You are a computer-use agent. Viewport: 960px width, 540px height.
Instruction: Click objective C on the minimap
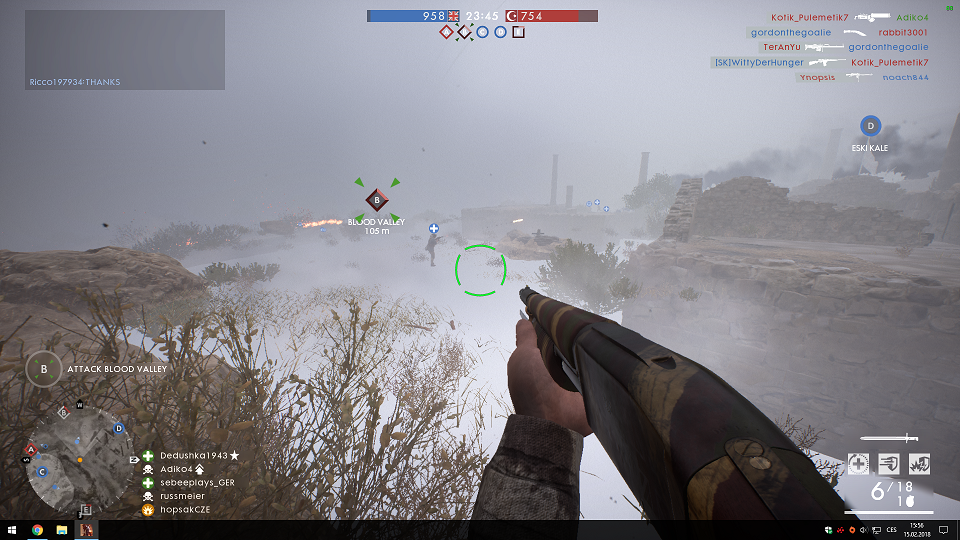click(42, 471)
